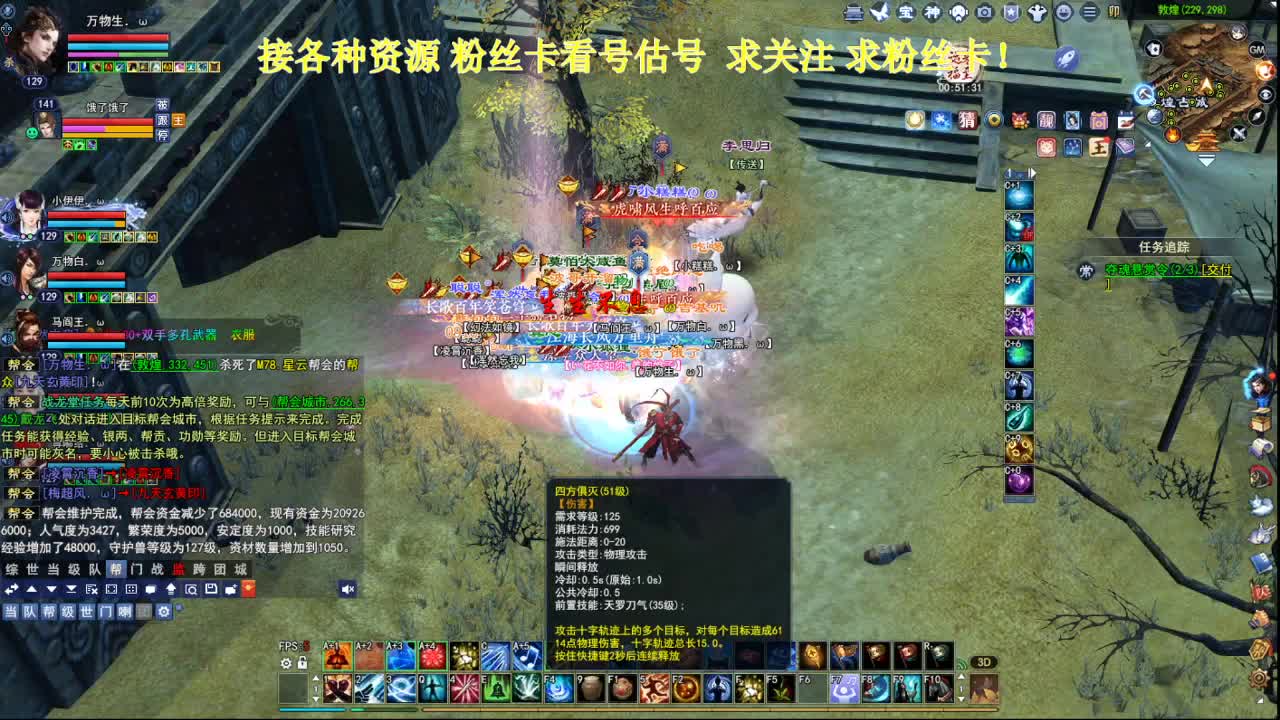Open the 王 activity icon with red dot
This screenshot has height=720, width=1280.
pyautogui.click(x=1098, y=147)
